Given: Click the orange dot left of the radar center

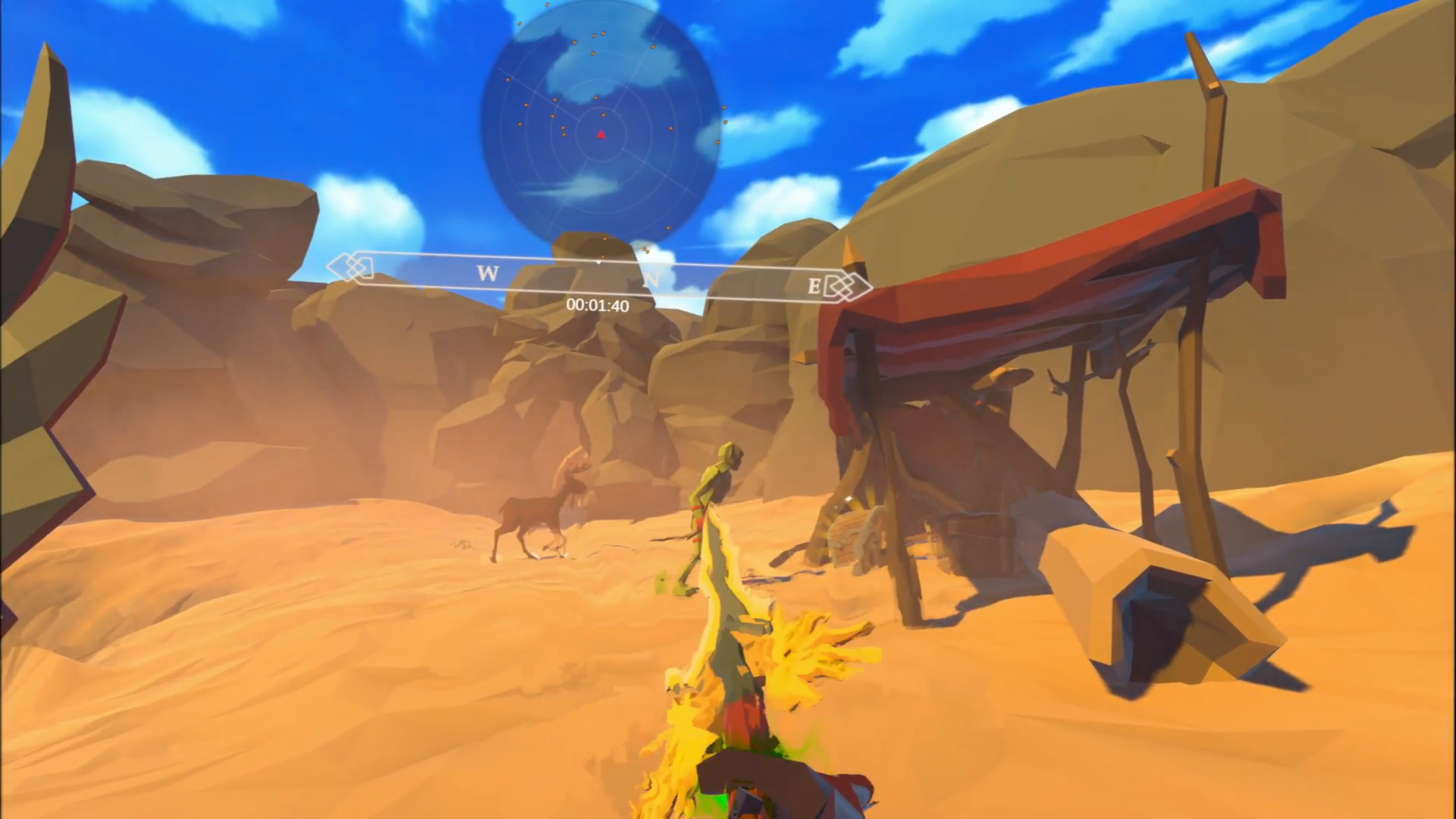Looking at the screenshot, I should point(563,130).
